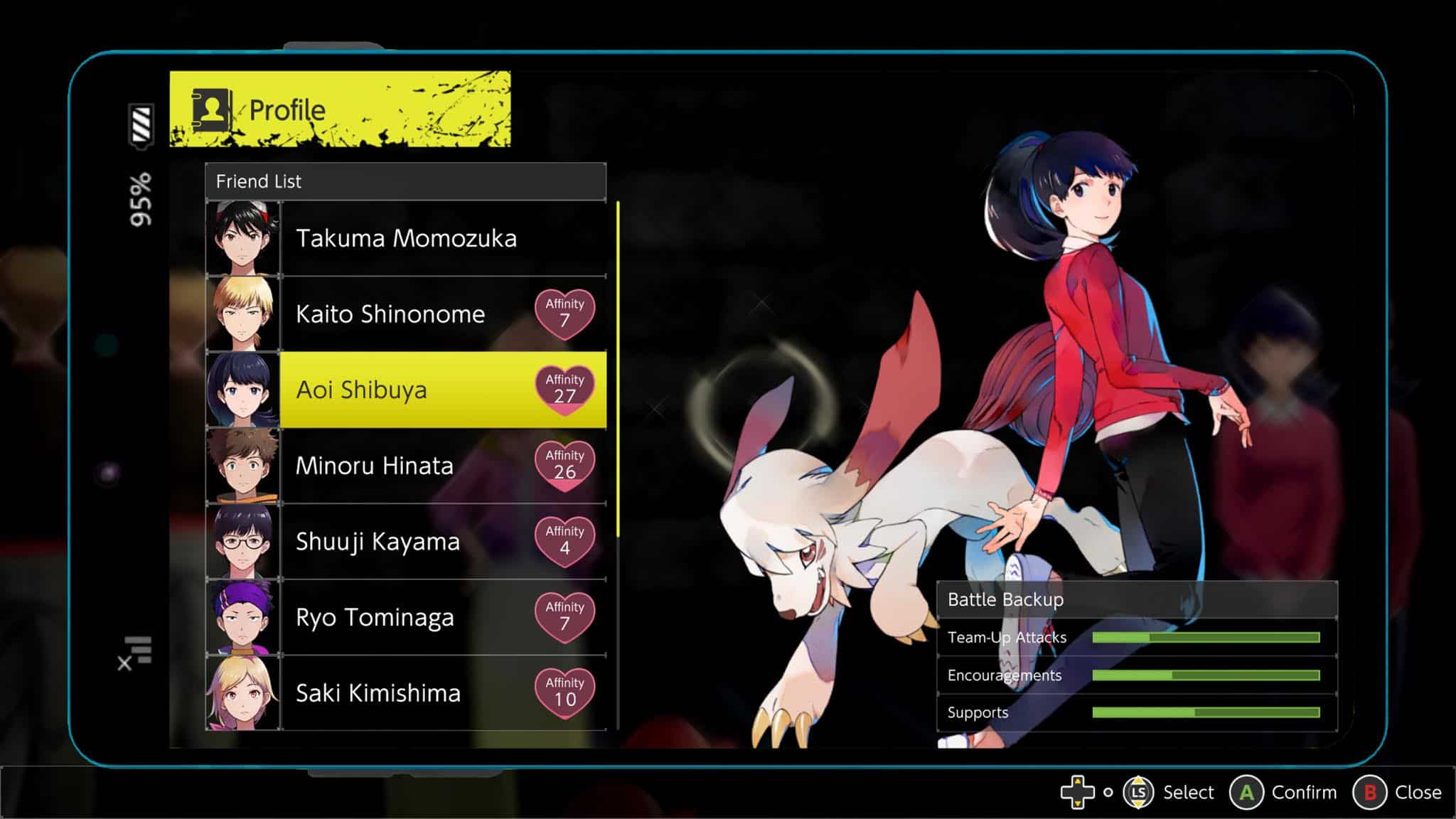
Task: Click Aoi Shibuya's face portrait thumbnail
Action: pos(242,390)
